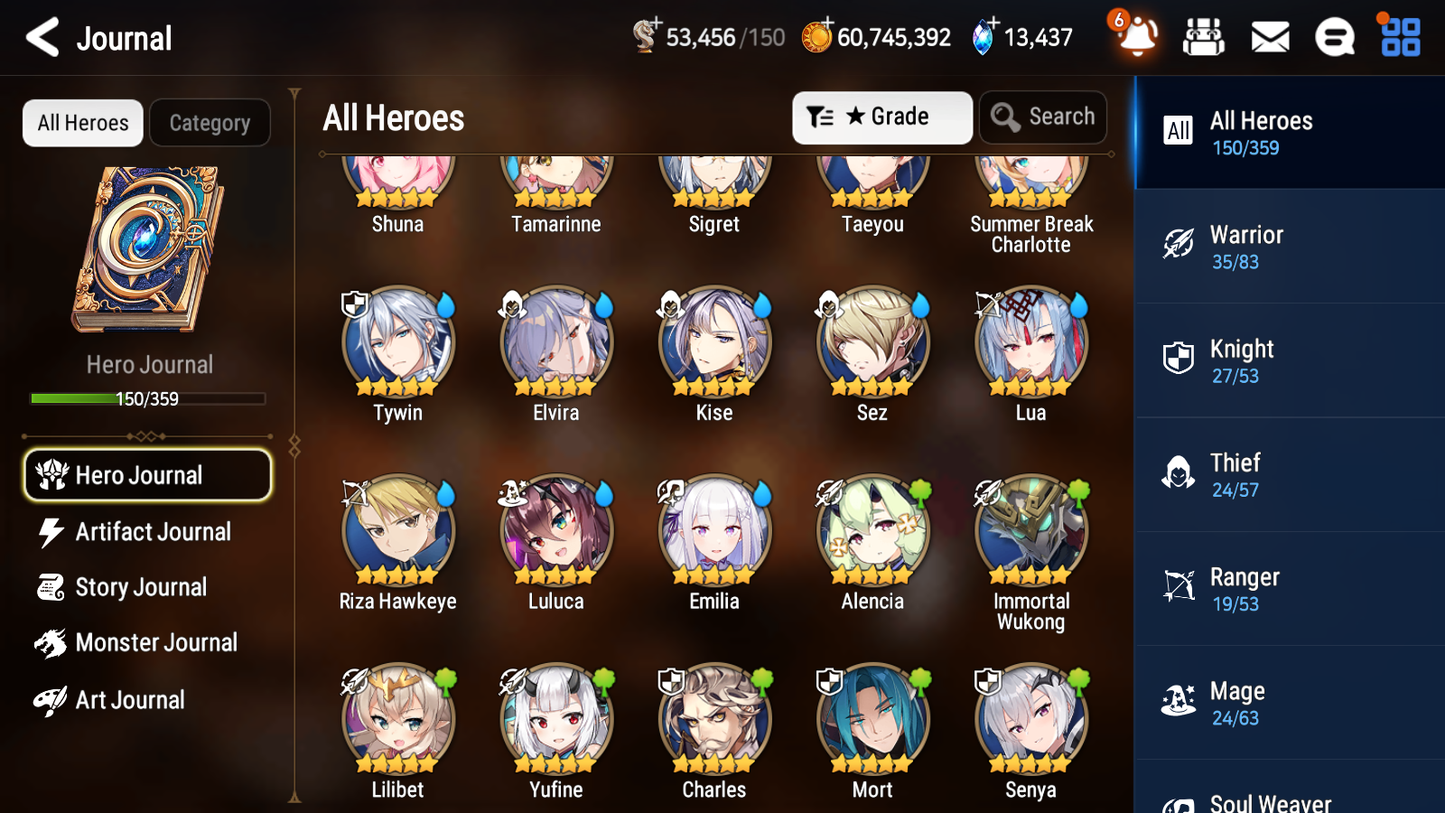Open the inventory bag icon in top bar
Screen dimensions: 1445x813
point(1203,36)
